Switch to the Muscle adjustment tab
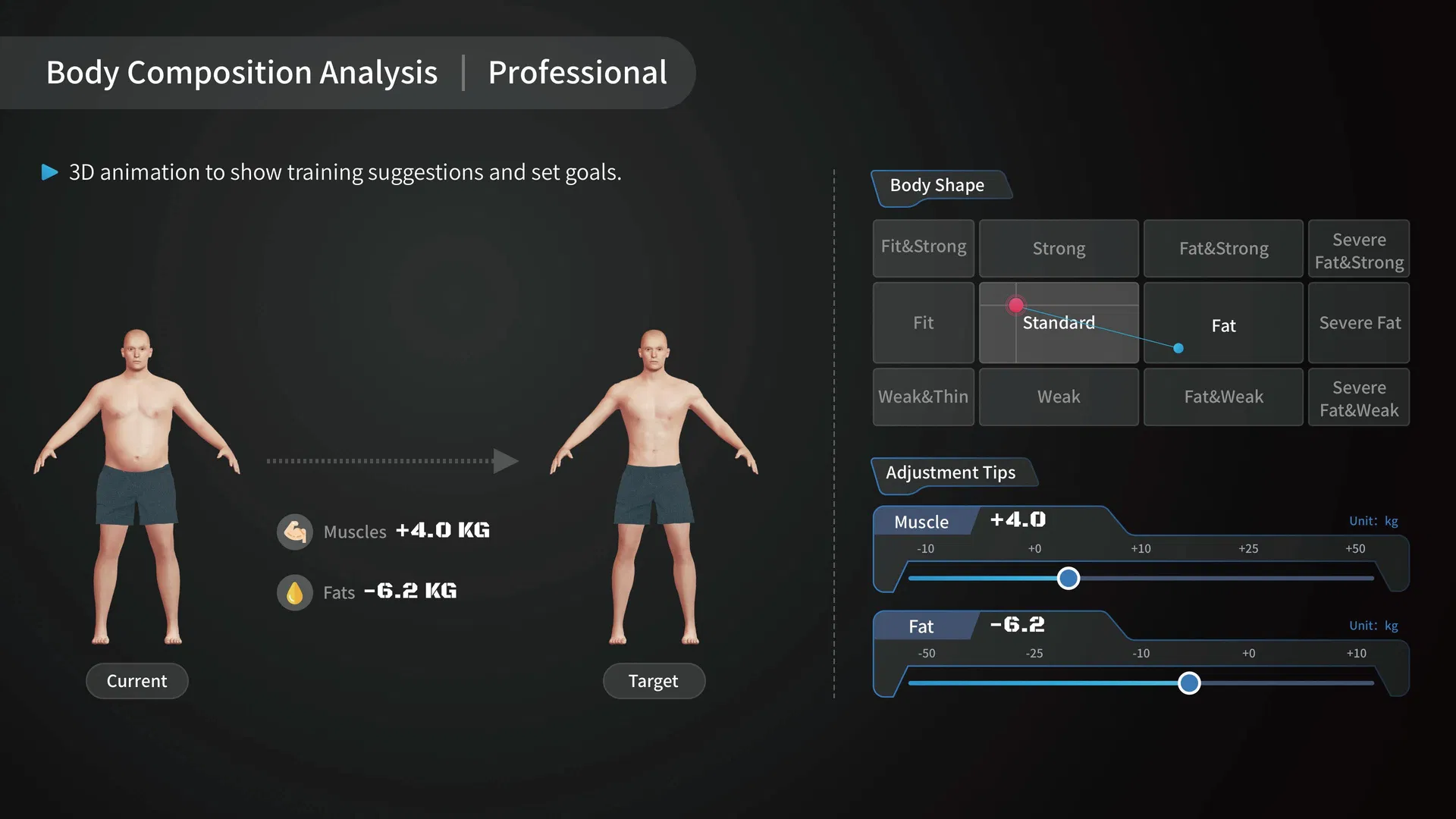 (921, 522)
